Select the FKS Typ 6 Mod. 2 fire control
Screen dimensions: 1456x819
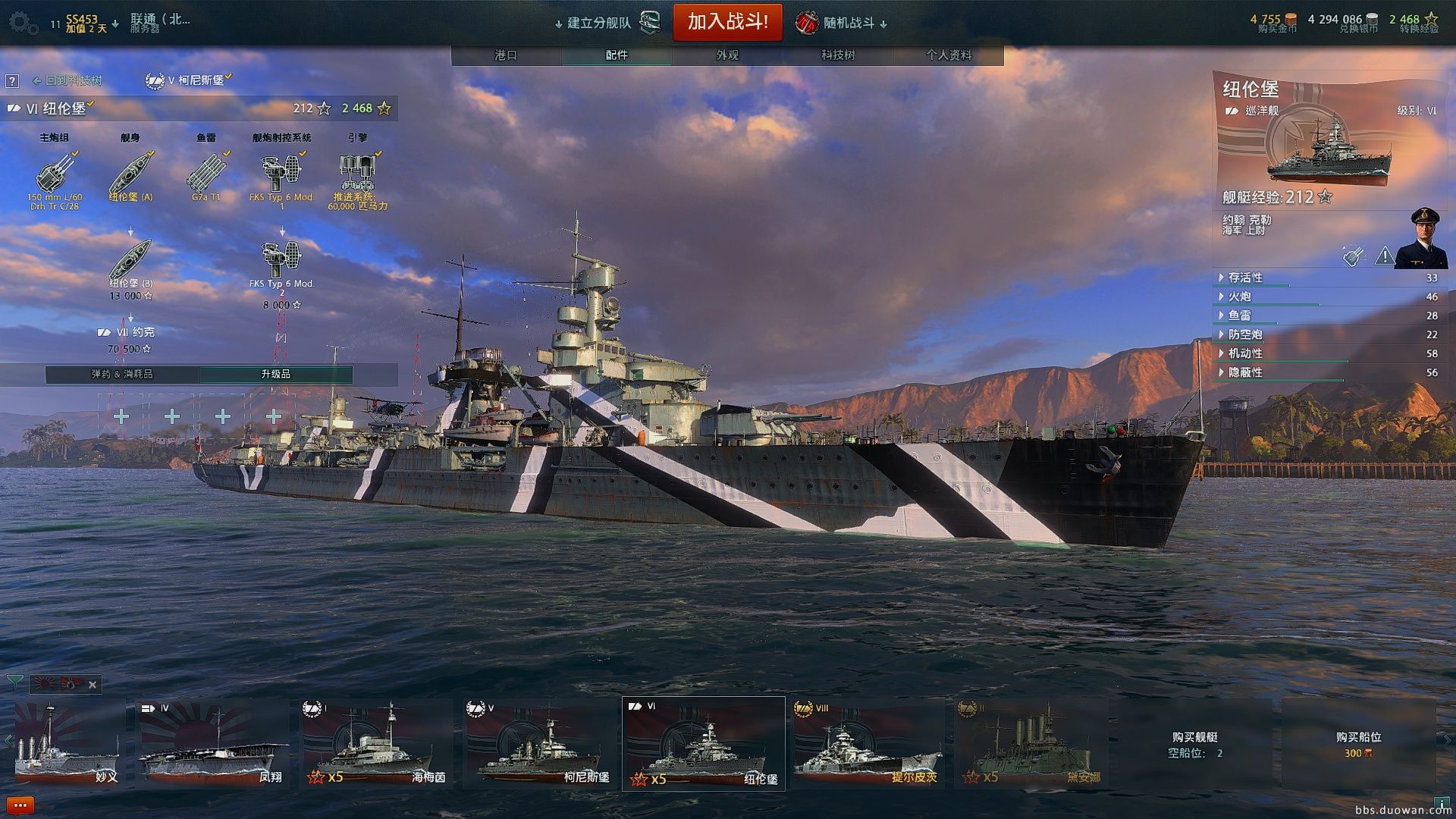tap(281, 262)
